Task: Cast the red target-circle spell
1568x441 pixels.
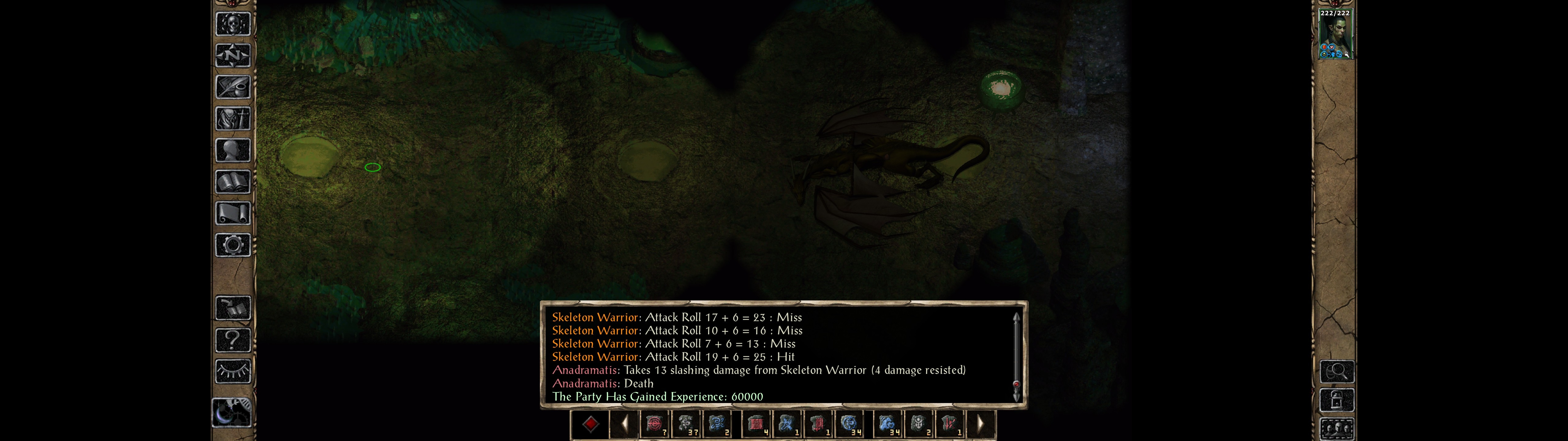Action: point(654,423)
